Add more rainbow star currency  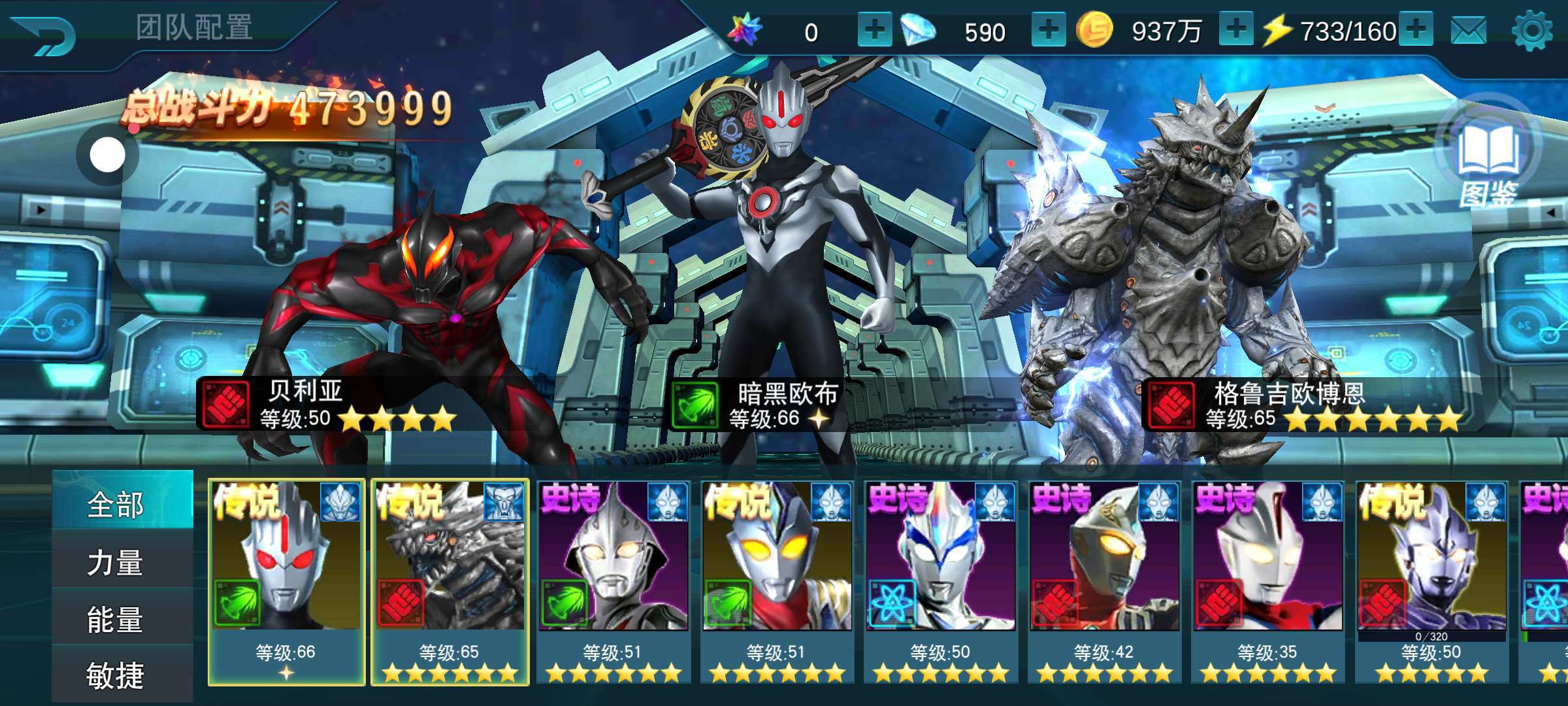(x=874, y=30)
